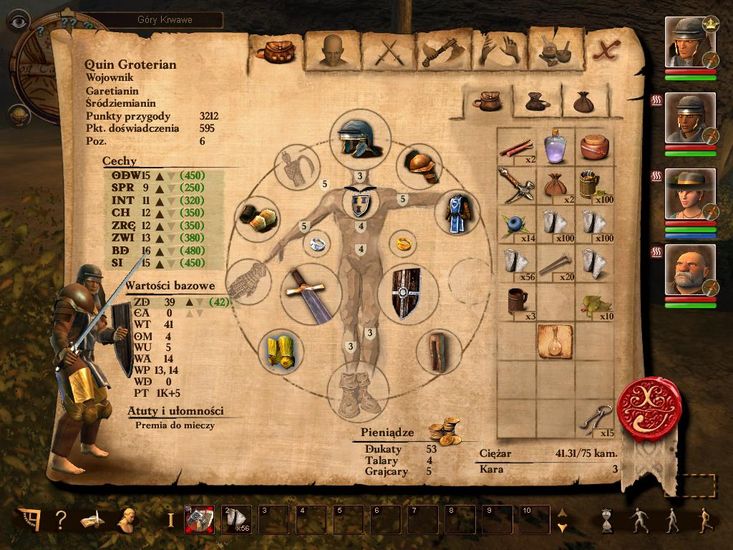The height and width of the screenshot is (550, 733).
Task: Select the equipped shield slot
Action: 407,290
